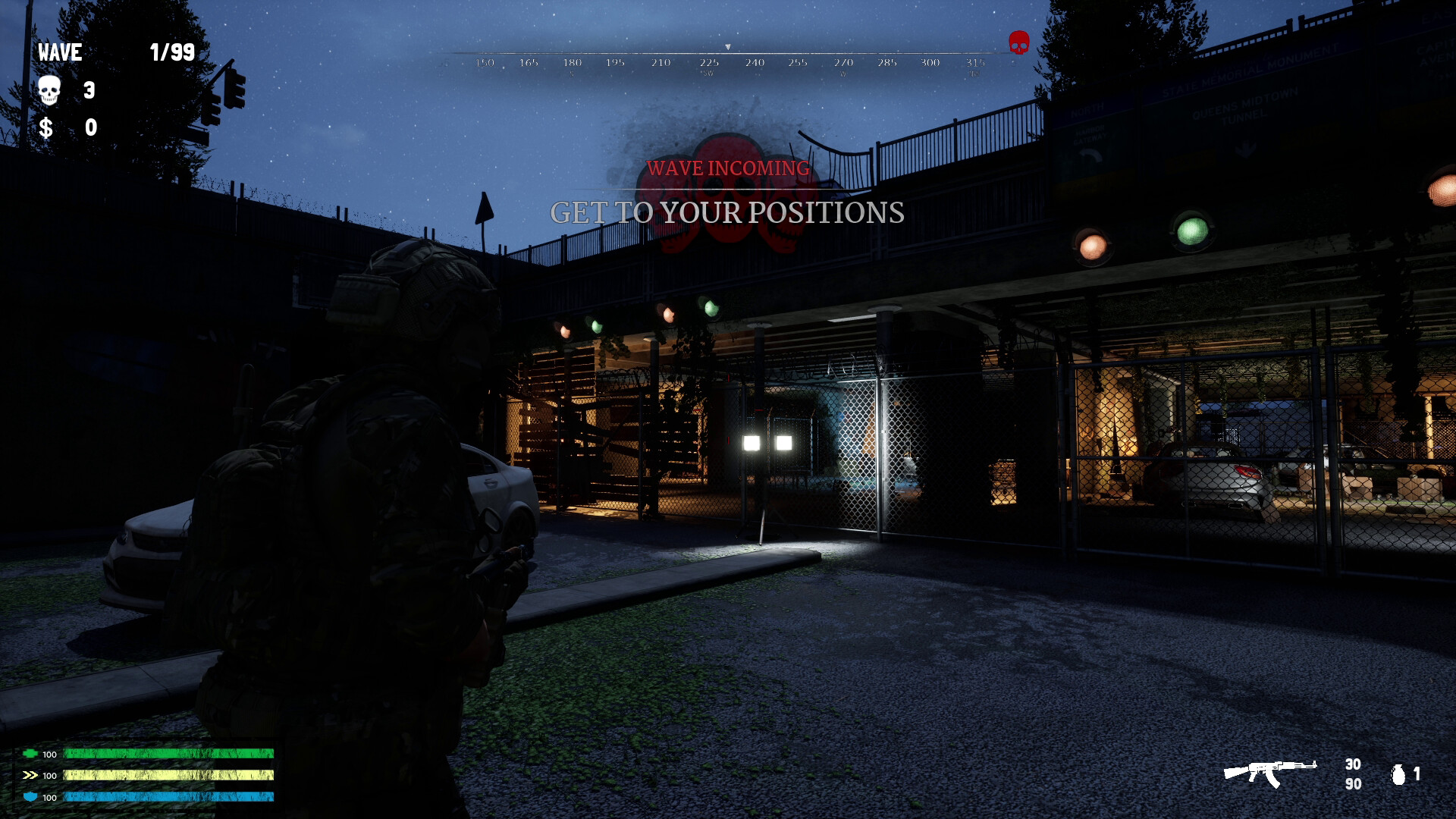The height and width of the screenshot is (819, 1456).
Task: Select the assault rifle weapon icon
Action: coord(1269,773)
